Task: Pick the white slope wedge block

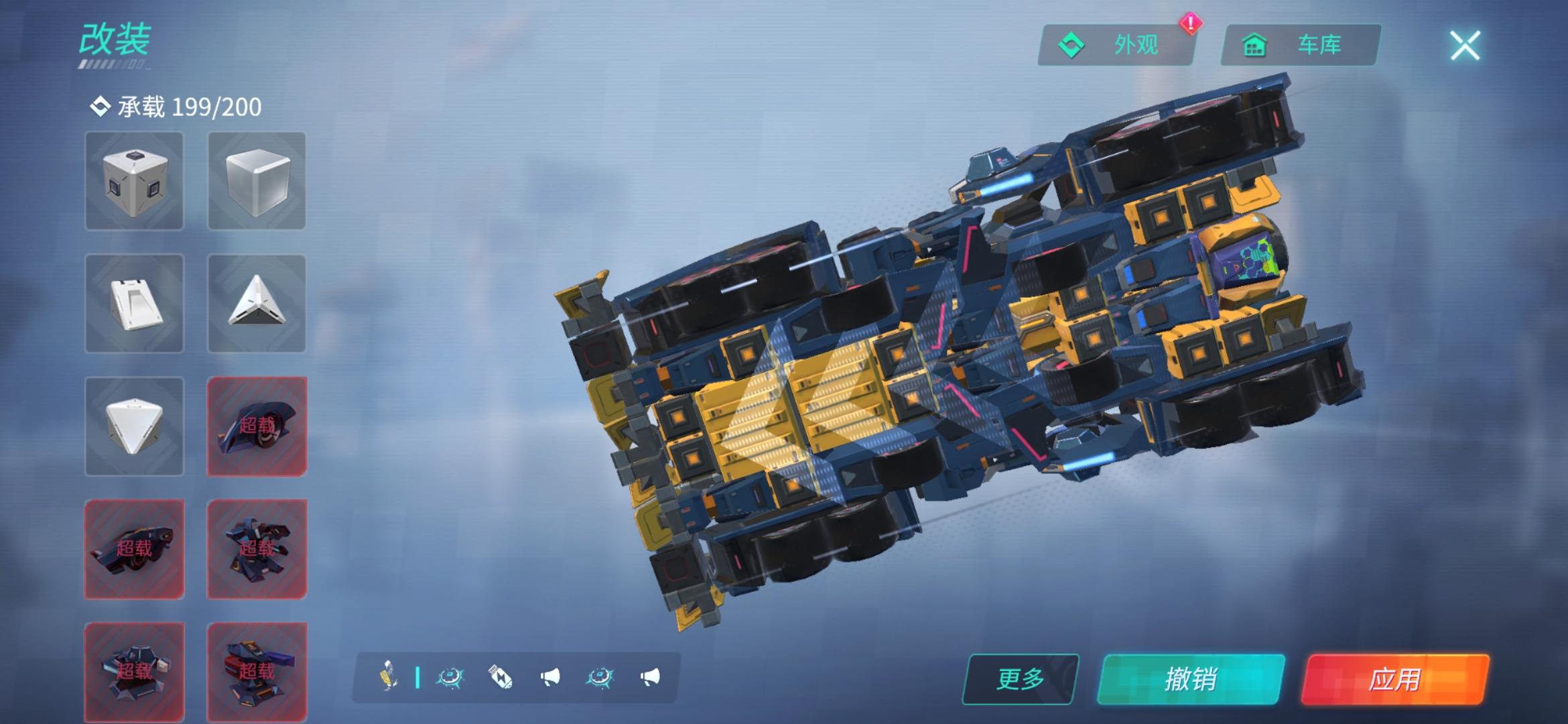Action: 134,304
